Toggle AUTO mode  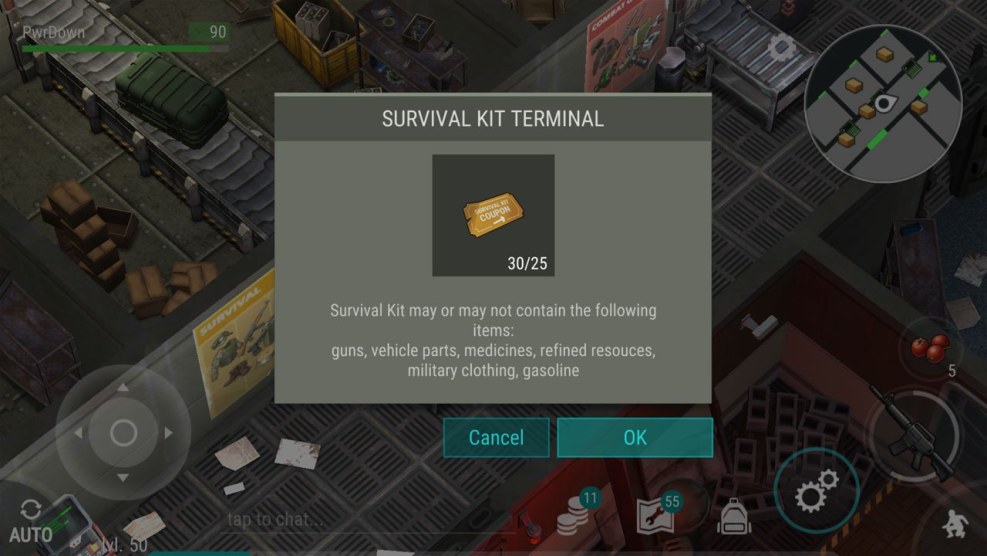click(x=30, y=522)
